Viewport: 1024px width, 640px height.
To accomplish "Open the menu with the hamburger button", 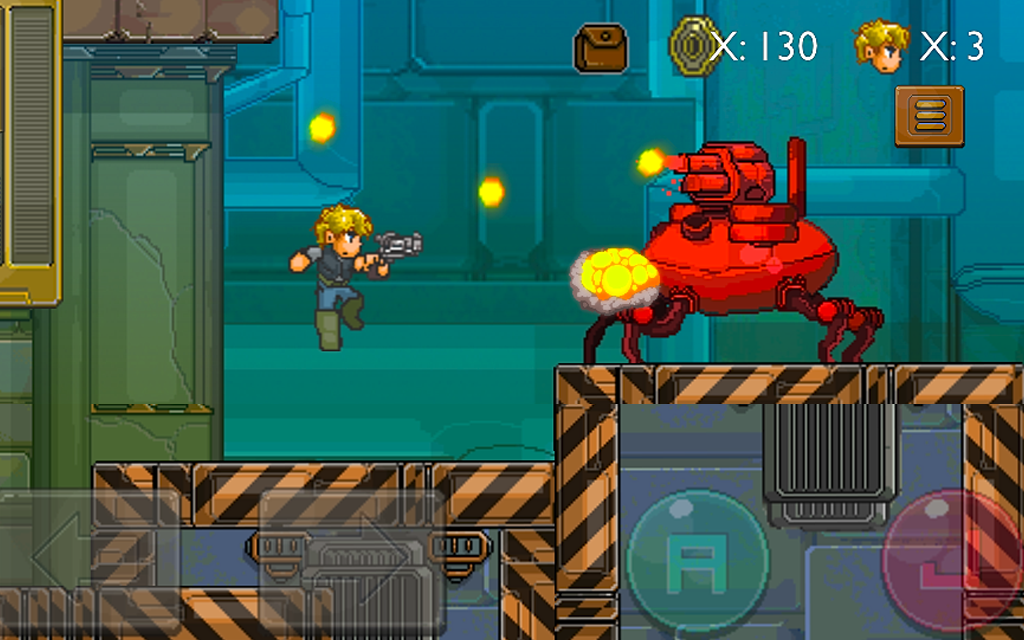I will tap(929, 116).
